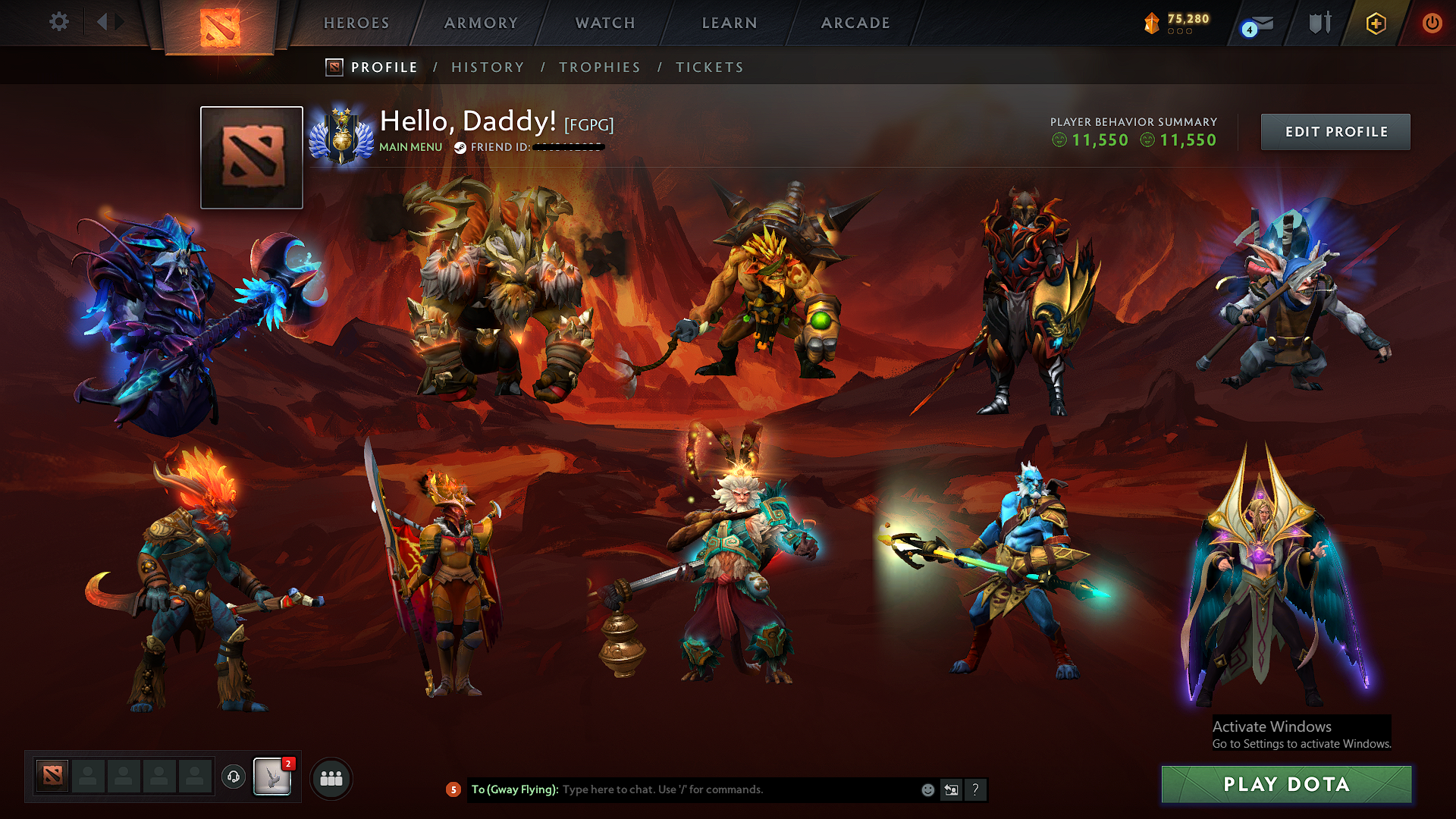Screen dimensions: 1456x819
Task: Open the settings gear icon
Action: coord(59,22)
